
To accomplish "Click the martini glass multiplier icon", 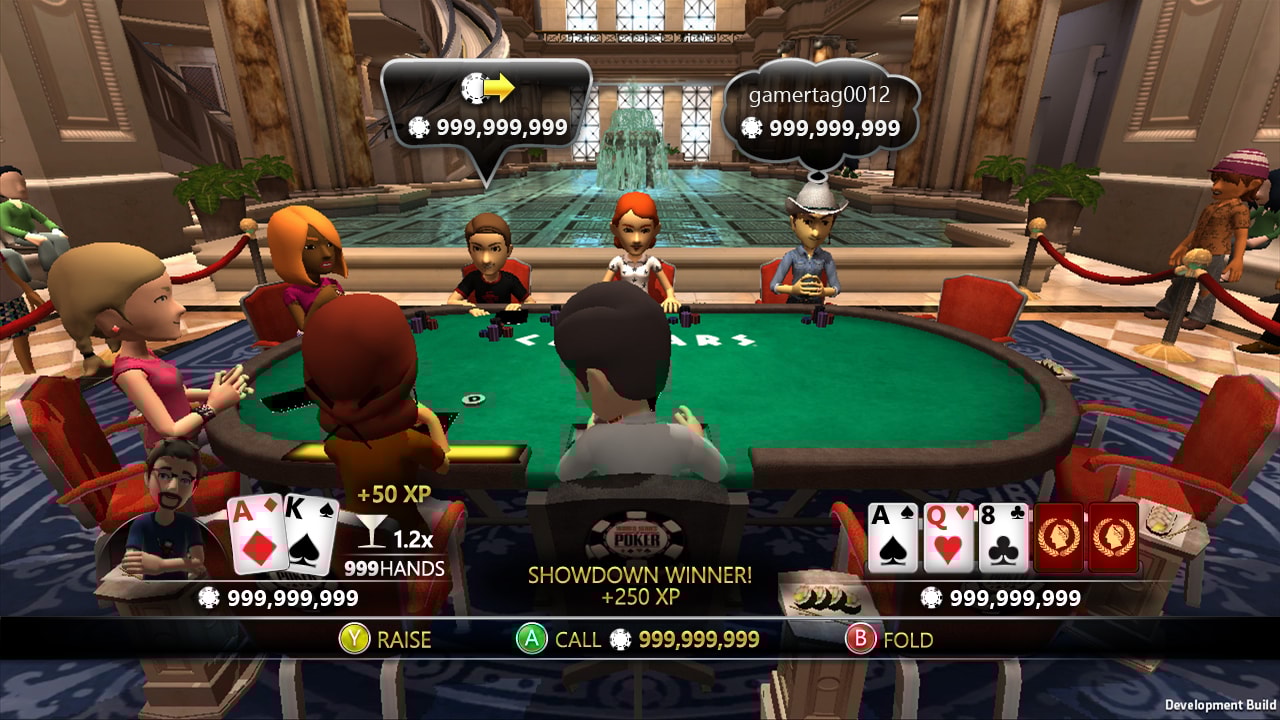I will coord(373,533).
